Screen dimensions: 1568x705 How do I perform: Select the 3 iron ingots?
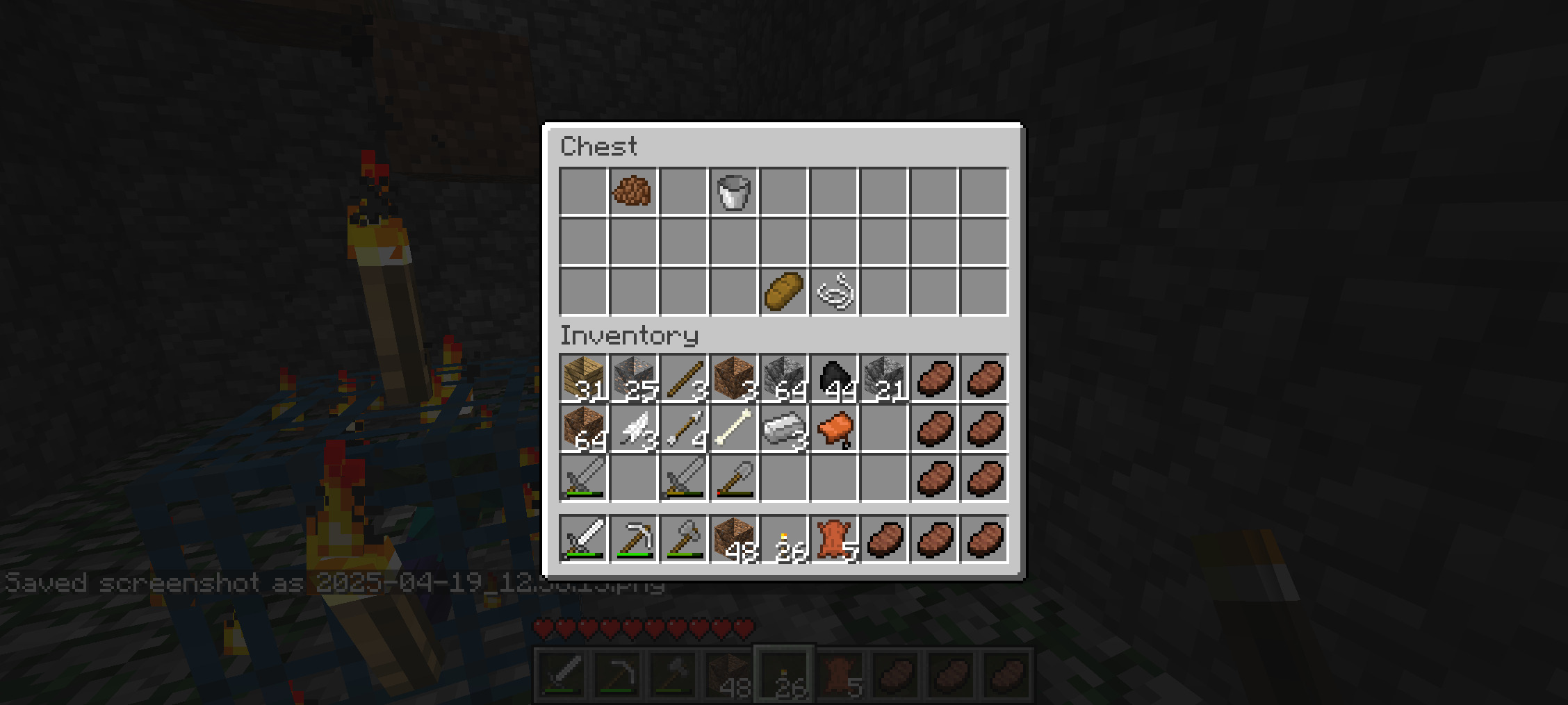click(783, 429)
